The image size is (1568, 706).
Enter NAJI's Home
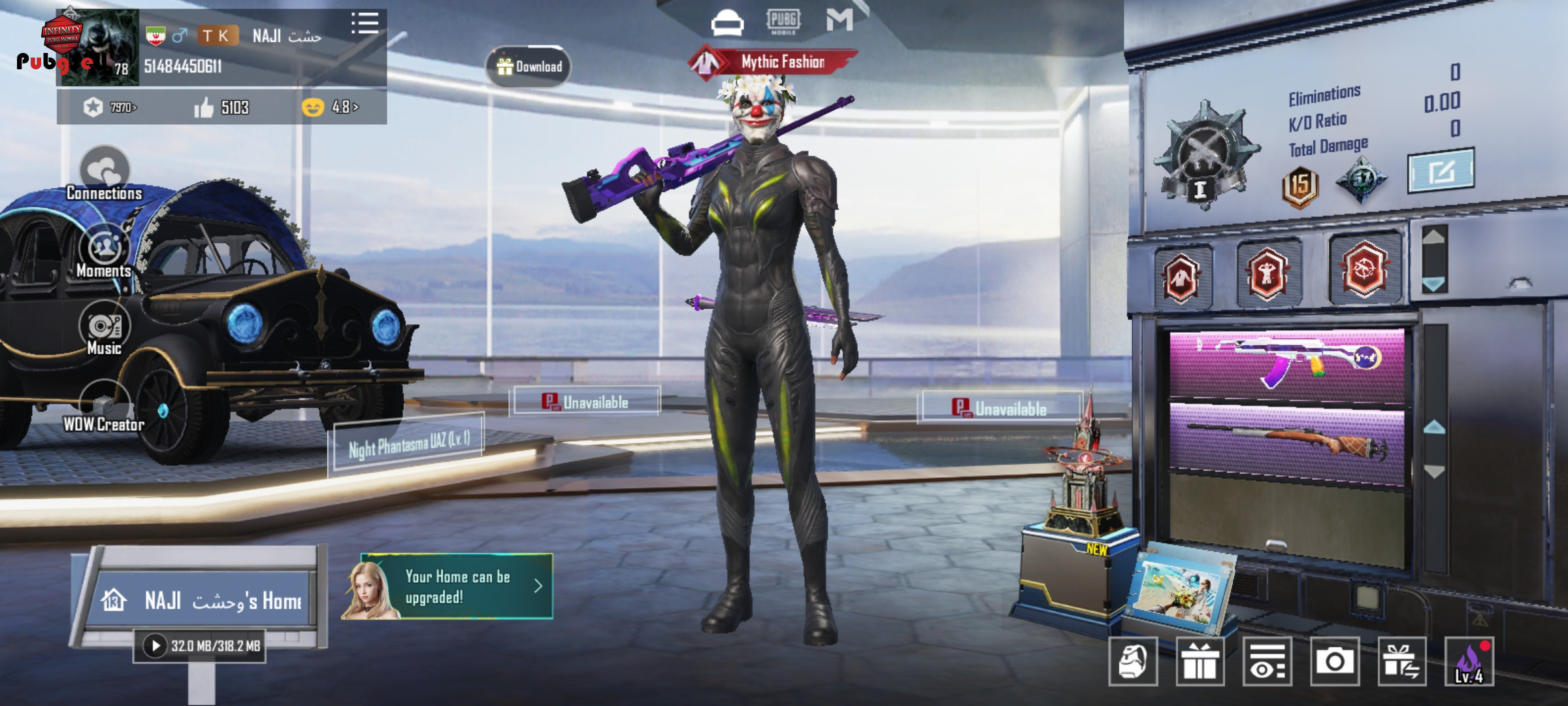point(203,600)
